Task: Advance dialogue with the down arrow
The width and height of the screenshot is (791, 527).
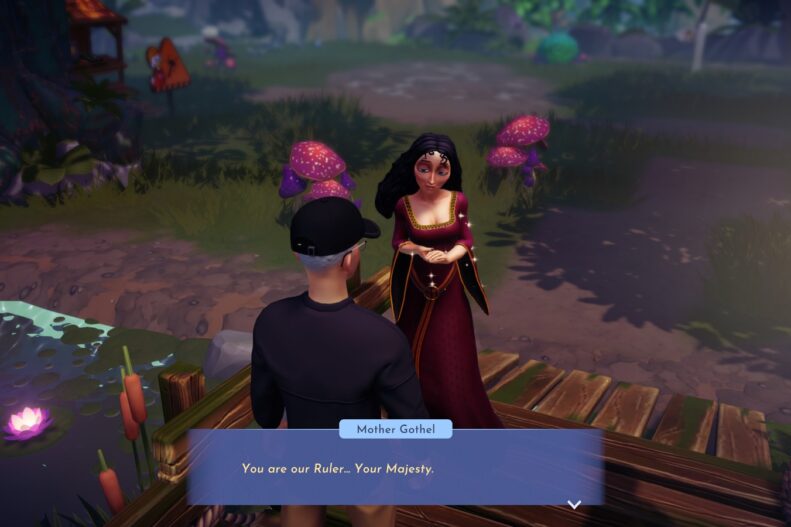Action: click(574, 504)
